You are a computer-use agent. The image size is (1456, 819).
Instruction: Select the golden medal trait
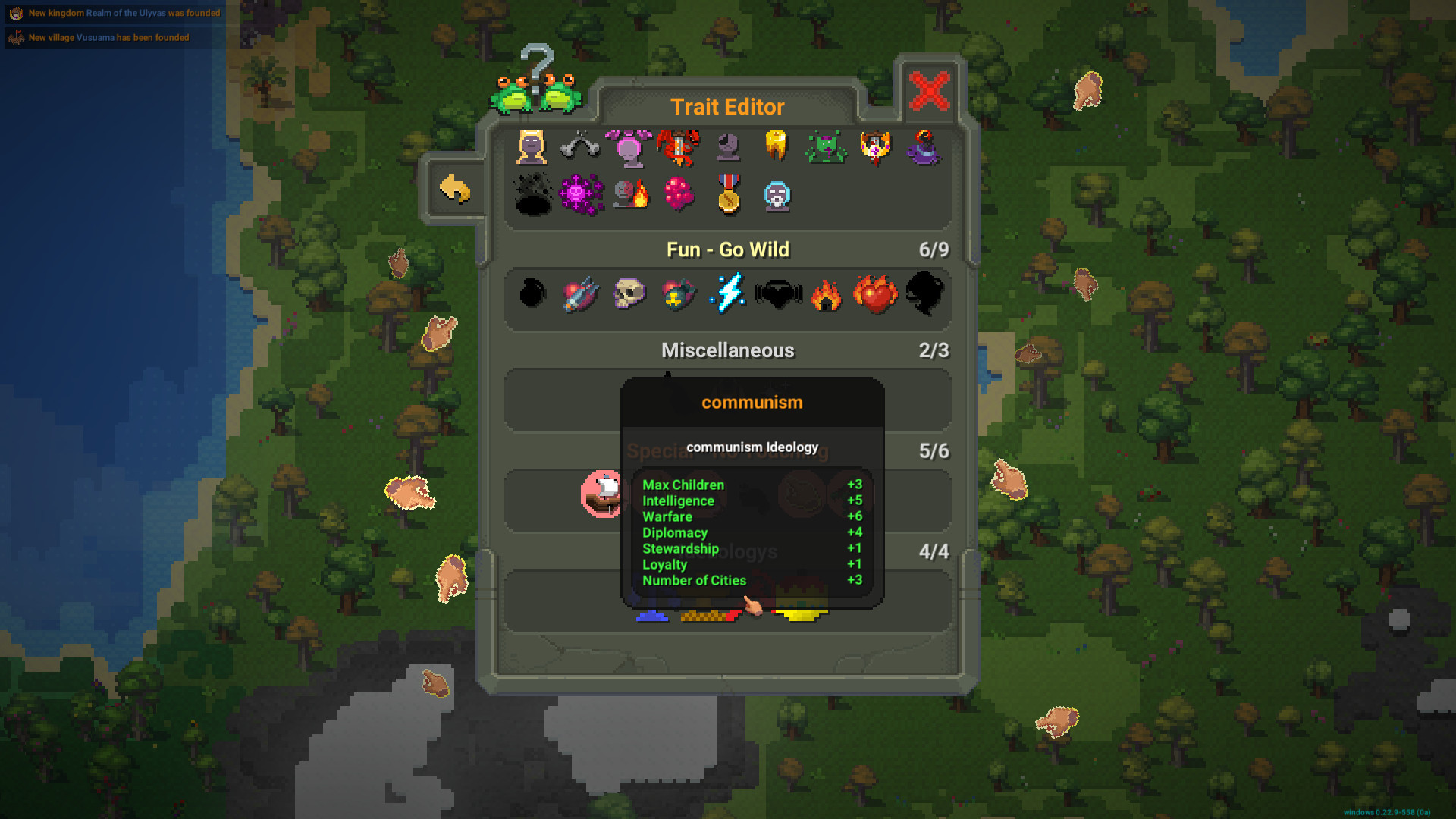coord(726,196)
